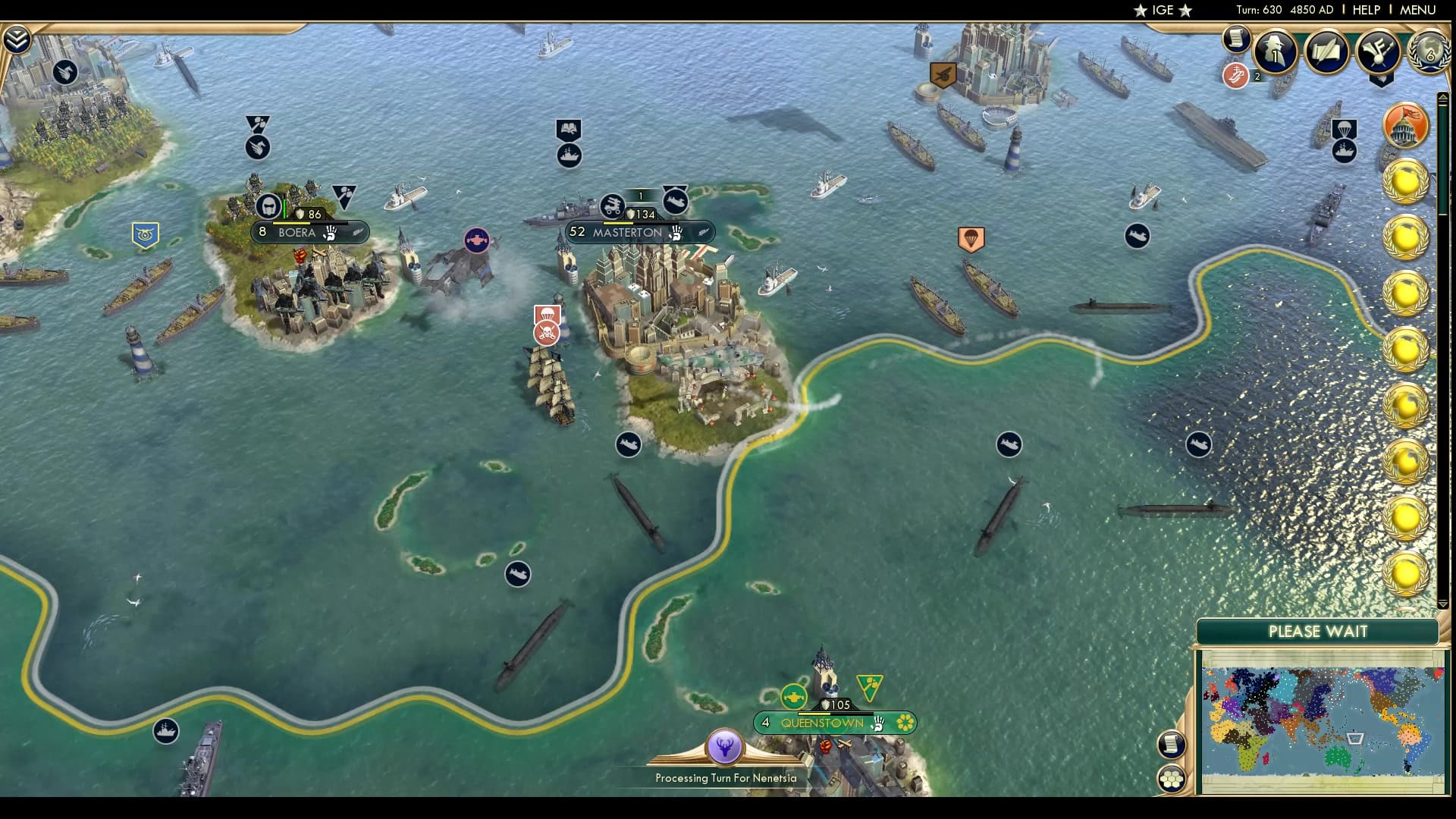Click Masterton's puppet hand indicator
The image size is (1456, 819).
tap(675, 234)
